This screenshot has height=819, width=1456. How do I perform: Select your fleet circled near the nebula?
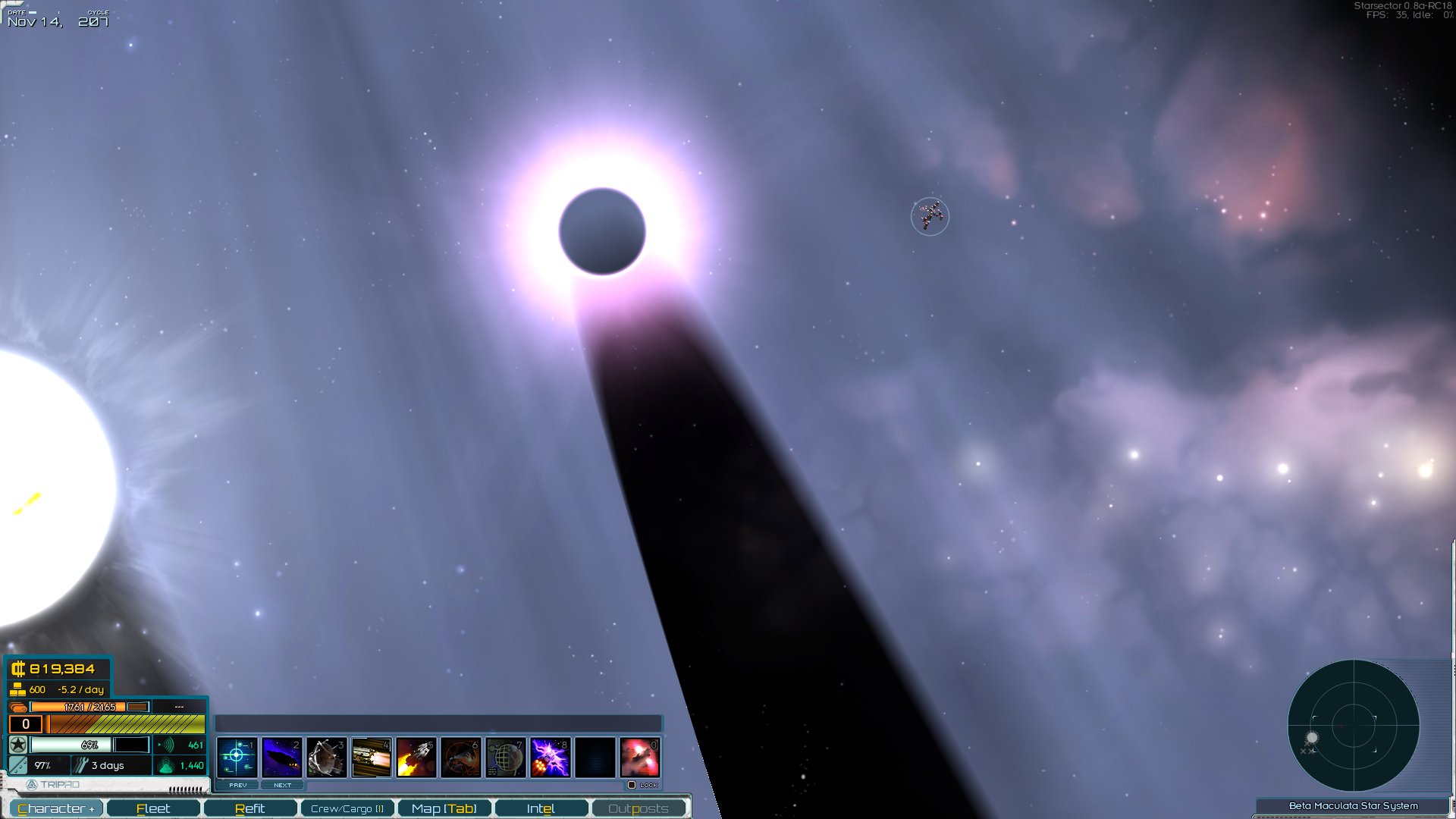click(929, 218)
